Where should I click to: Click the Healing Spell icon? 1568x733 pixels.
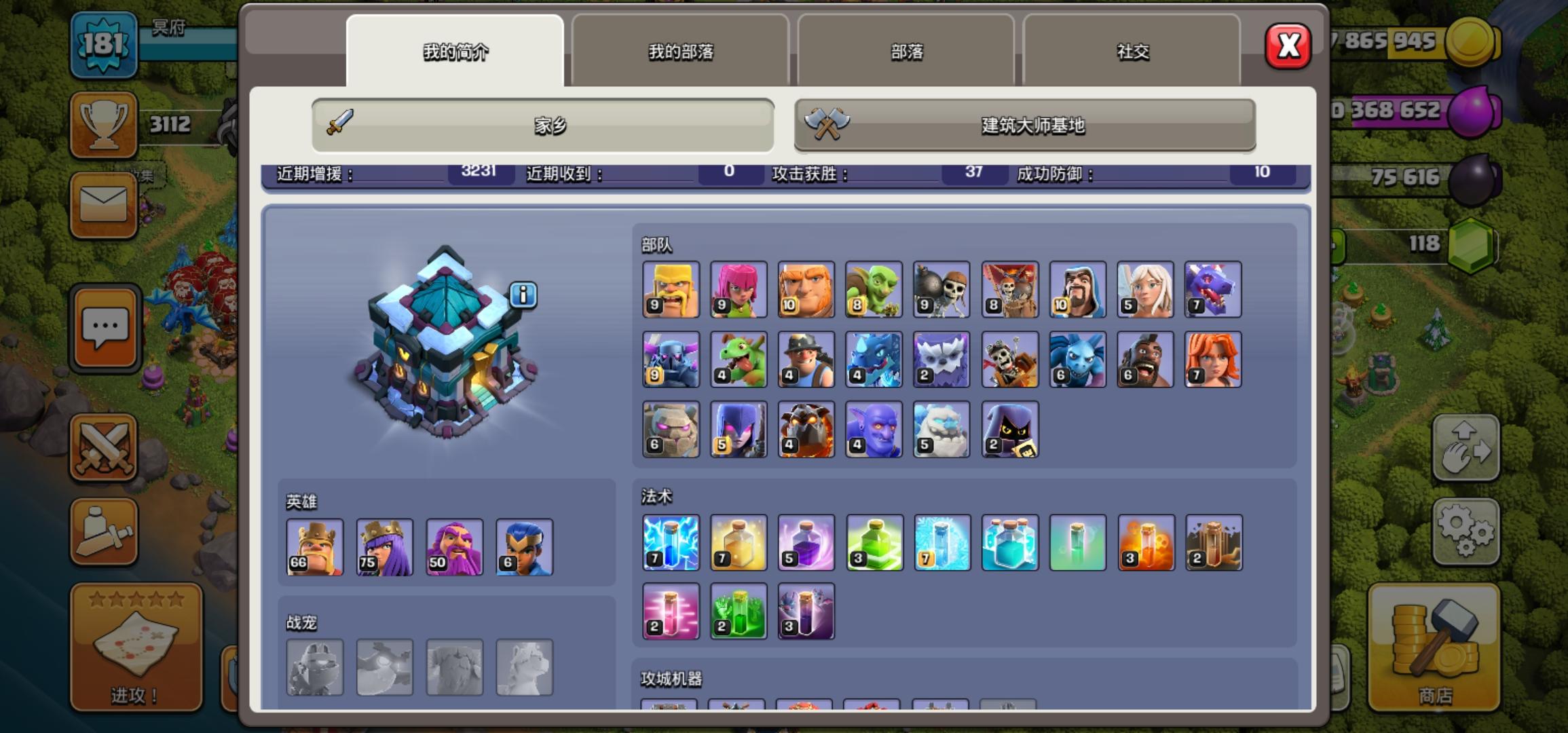click(x=739, y=543)
